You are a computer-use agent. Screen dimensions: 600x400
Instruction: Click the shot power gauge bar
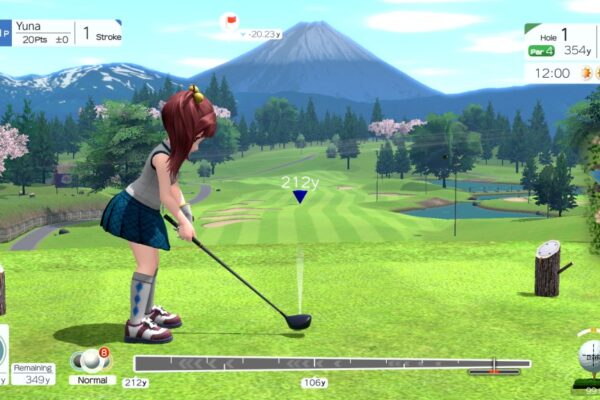331,364
